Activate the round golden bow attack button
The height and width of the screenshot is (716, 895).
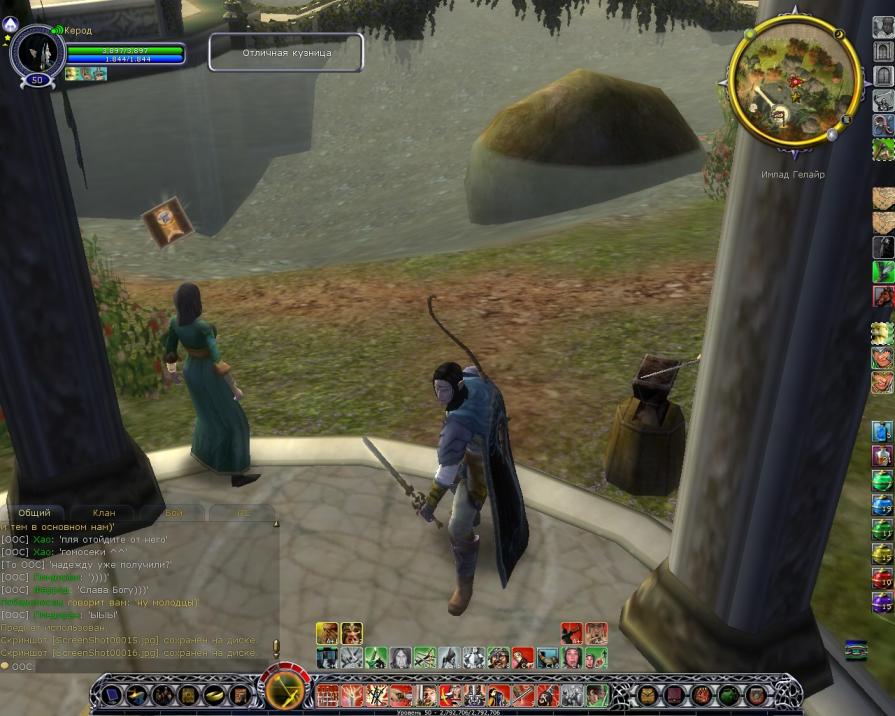click(286, 690)
